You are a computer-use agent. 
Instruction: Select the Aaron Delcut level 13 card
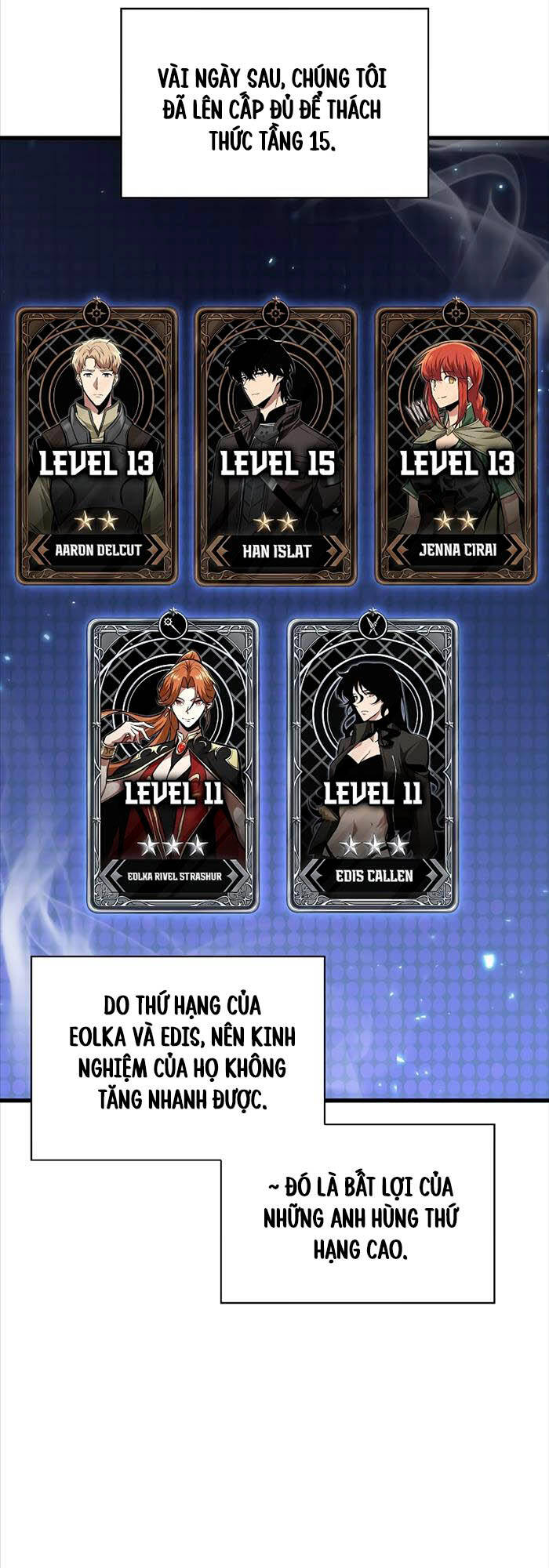point(97,445)
